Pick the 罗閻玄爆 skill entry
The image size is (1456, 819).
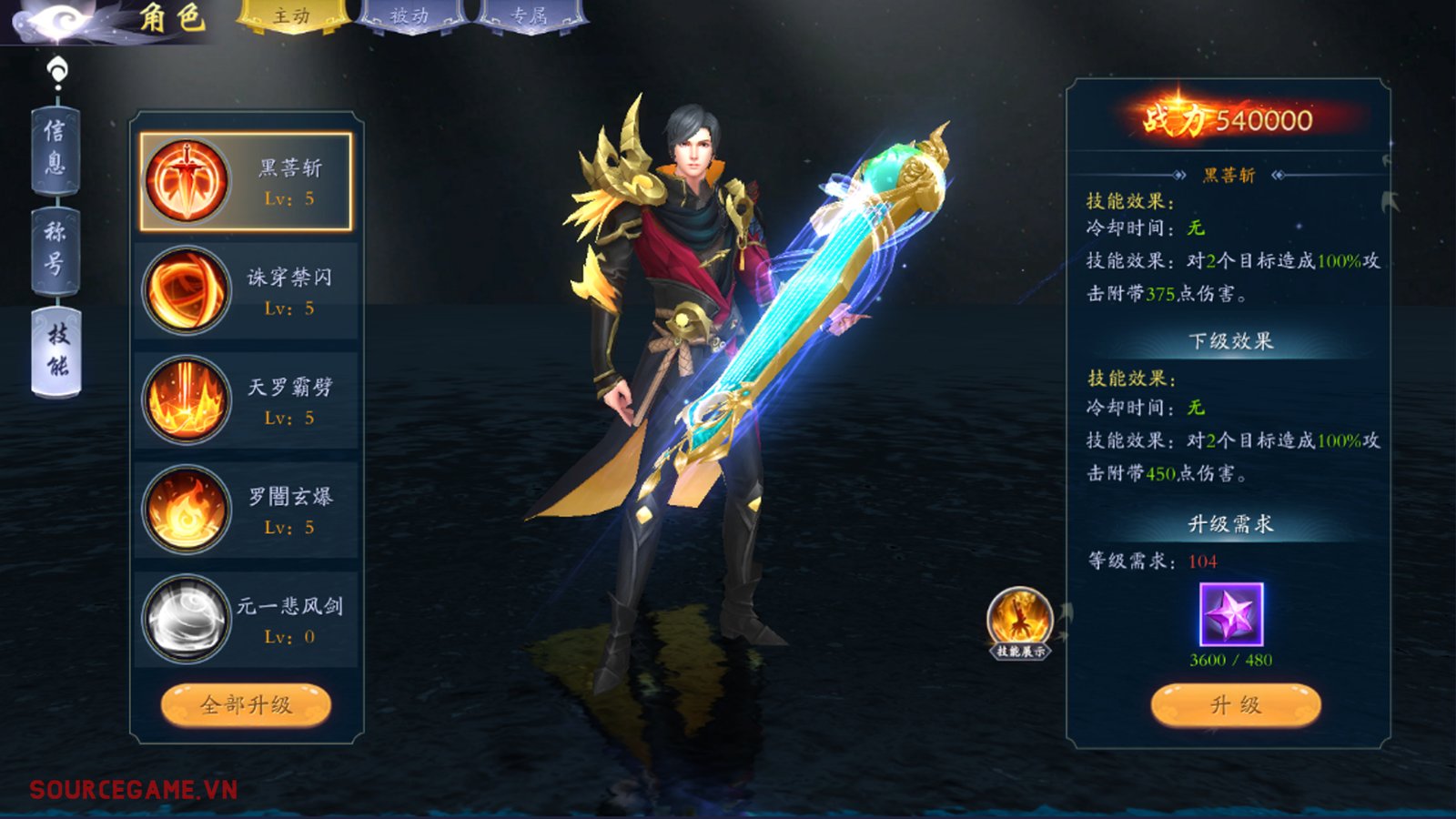tap(246, 510)
